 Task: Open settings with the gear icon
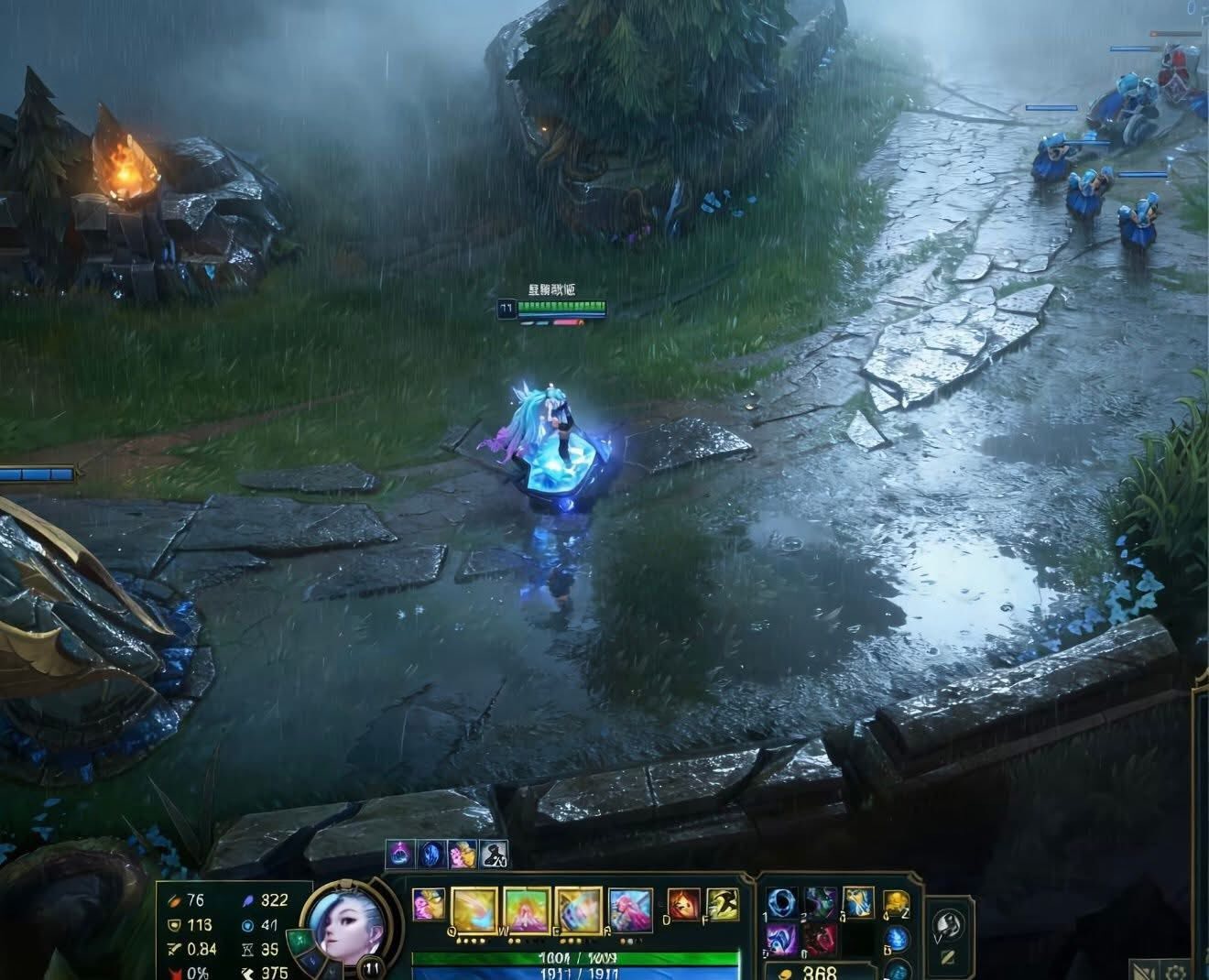pyautogui.click(x=1177, y=970)
